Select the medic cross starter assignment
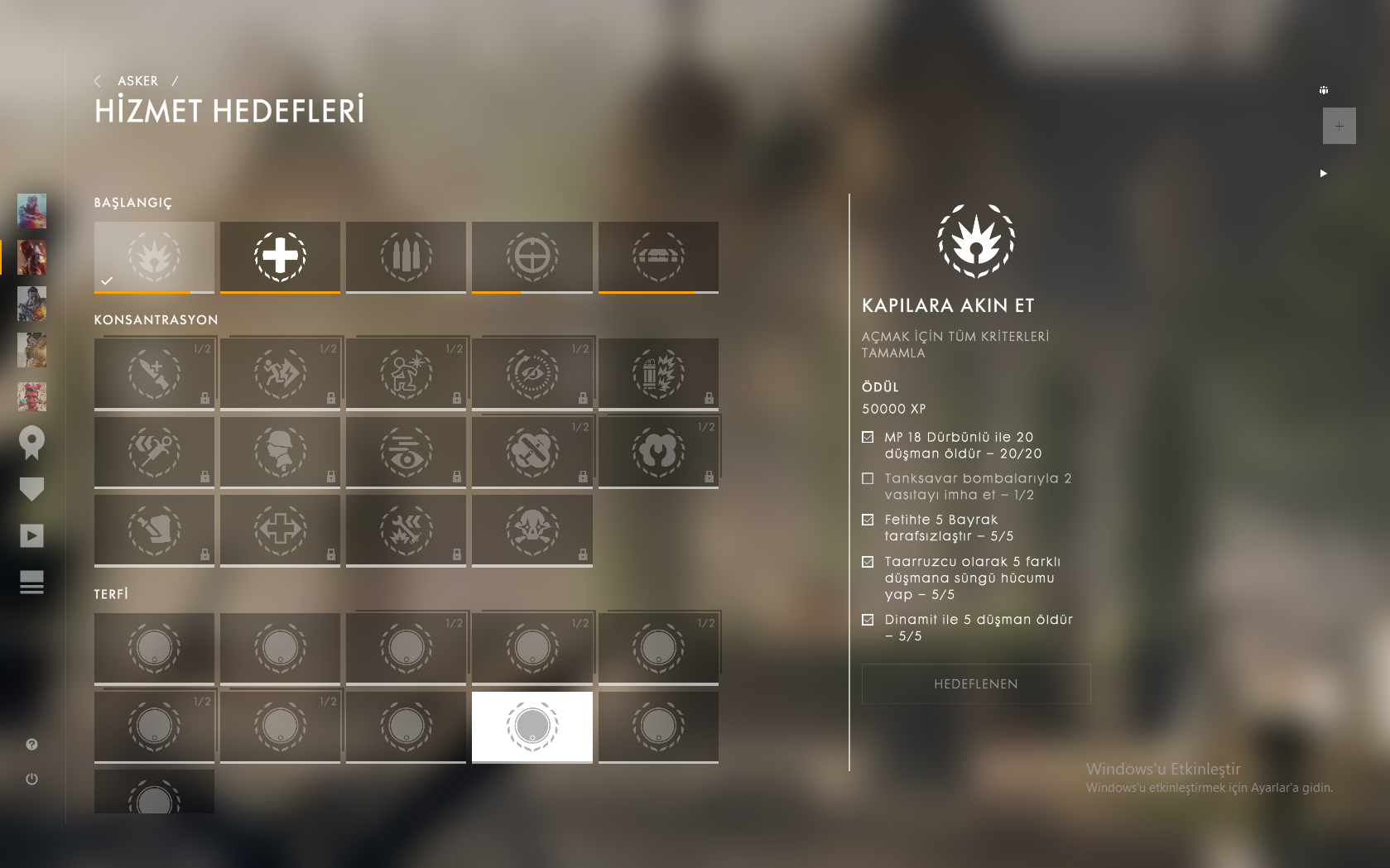Viewport: 1390px width, 868px height. click(280, 257)
